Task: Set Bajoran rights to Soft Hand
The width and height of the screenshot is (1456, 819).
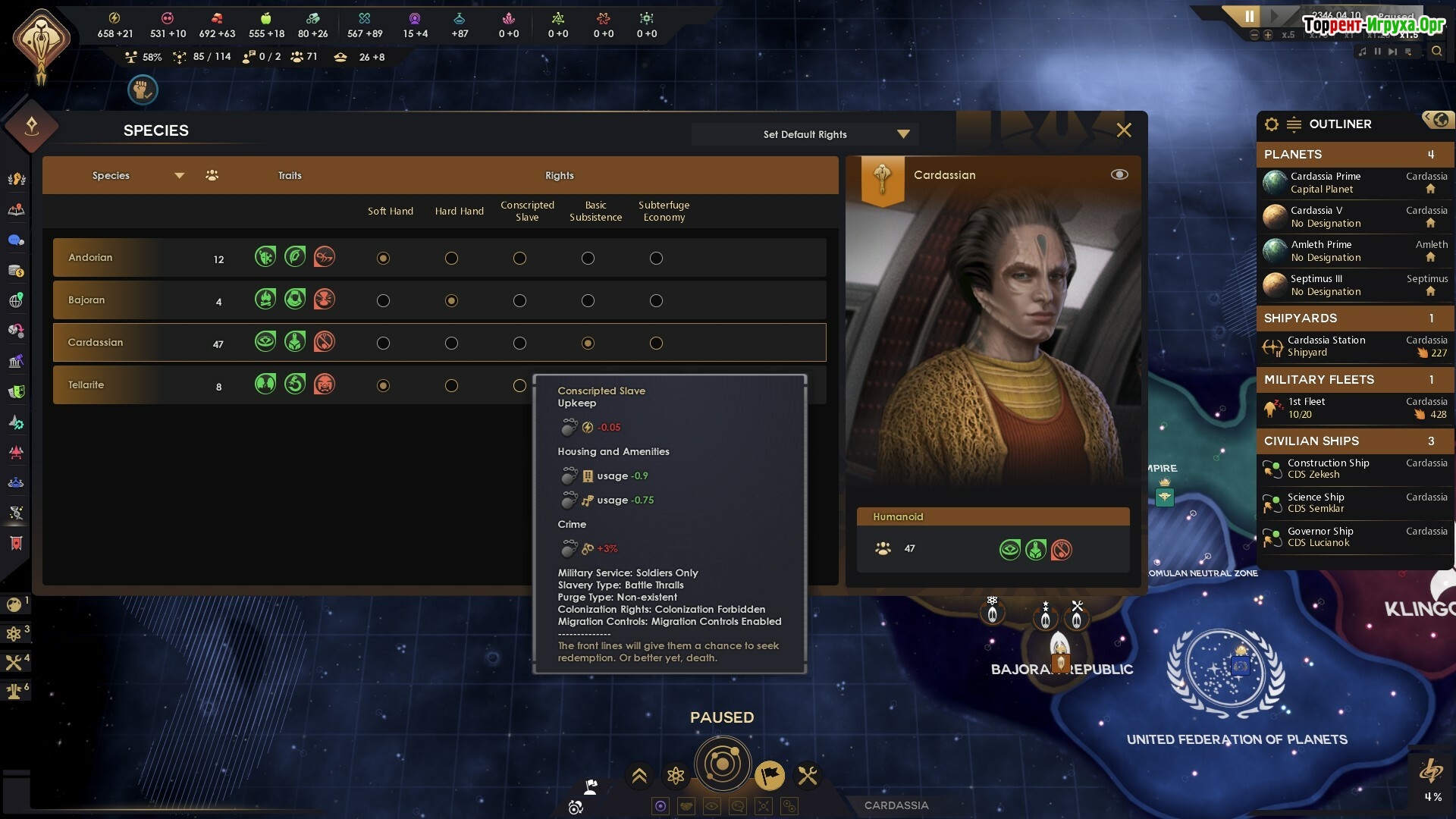Action: click(x=383, y=301)
